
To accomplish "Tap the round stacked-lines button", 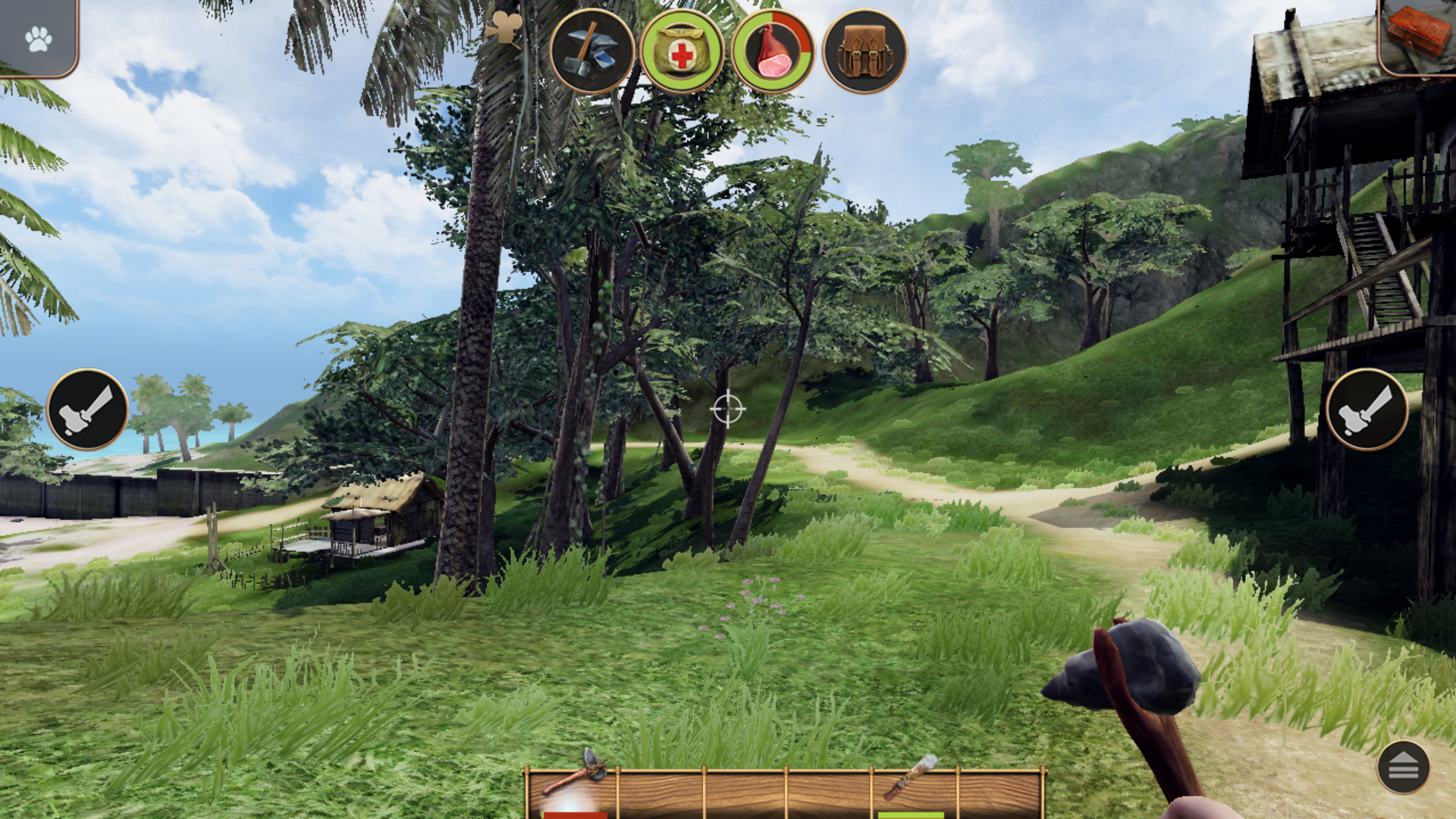I will [x=1403, y=767].
